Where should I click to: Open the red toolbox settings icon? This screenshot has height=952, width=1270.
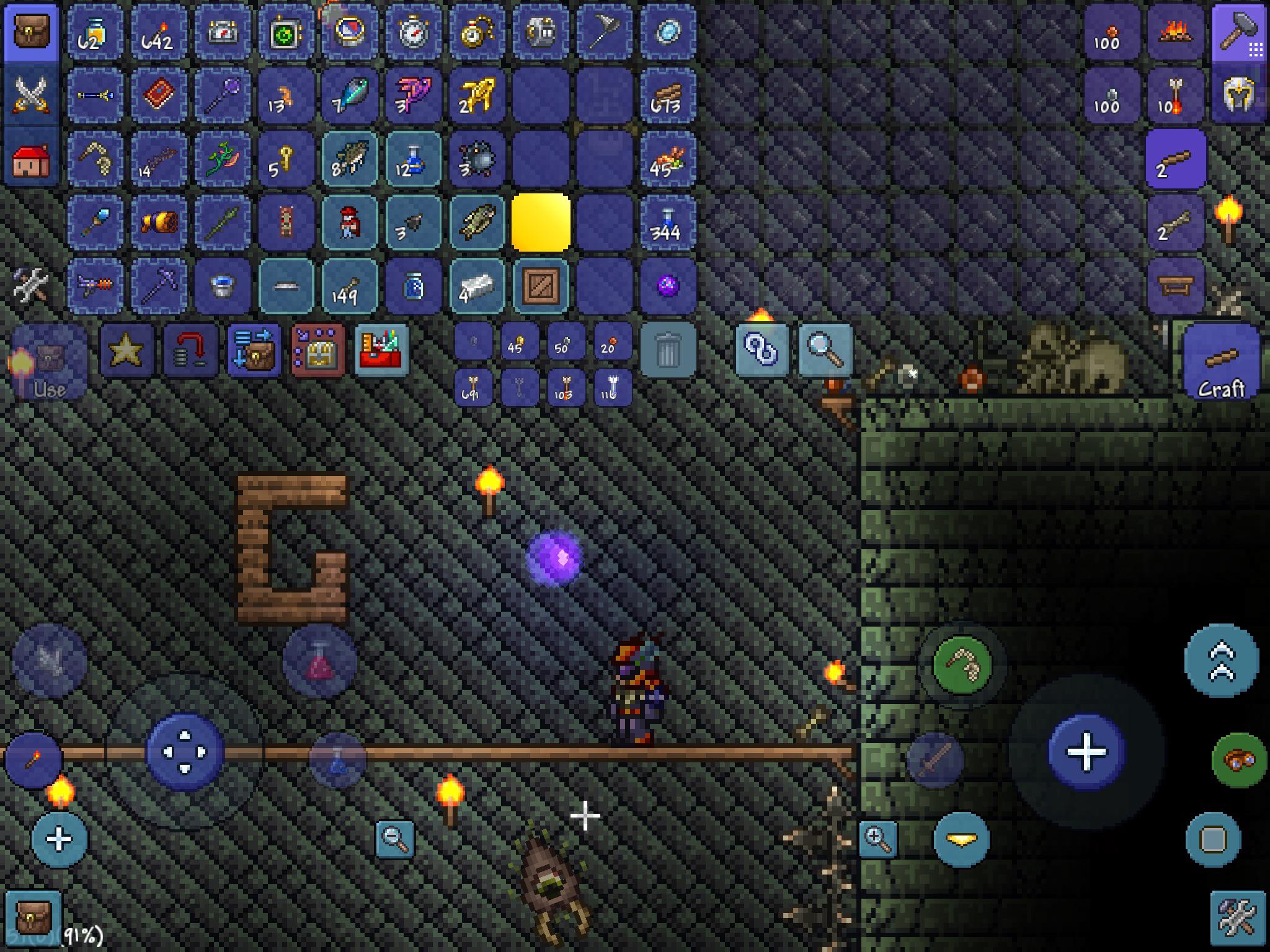pos(382,351)
